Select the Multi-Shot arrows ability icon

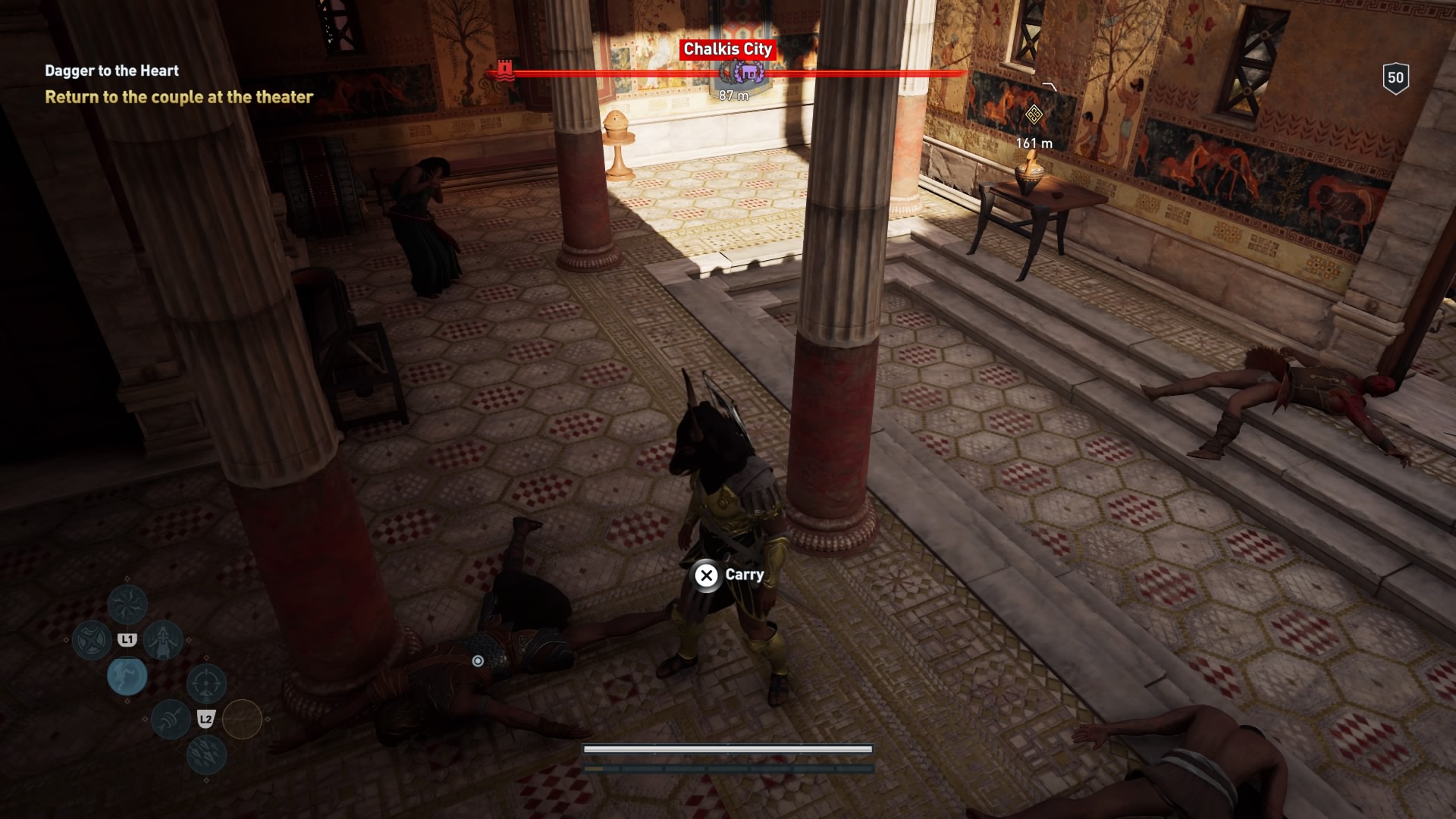click(205, 755)
